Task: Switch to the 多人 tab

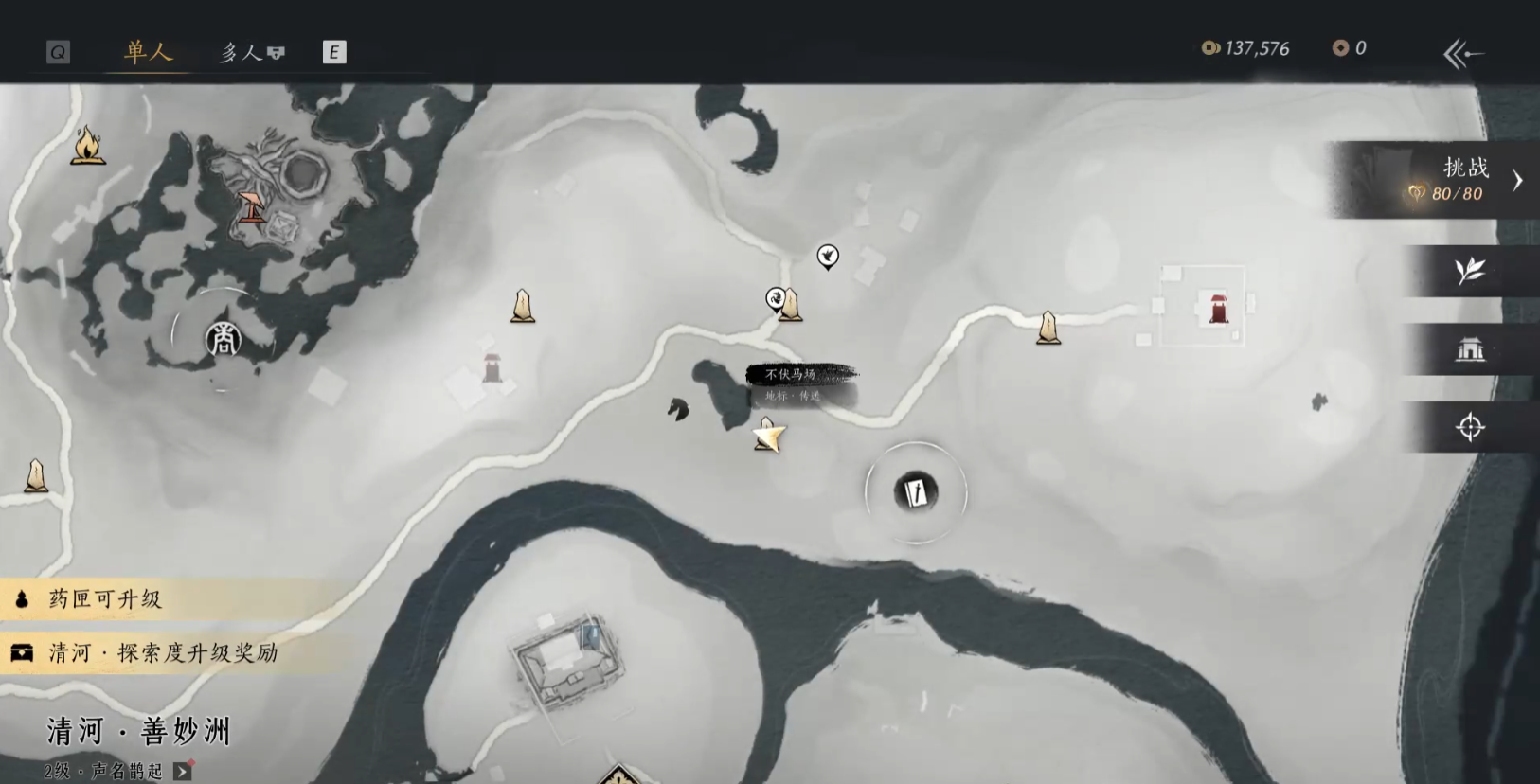Action: point(251,52)
